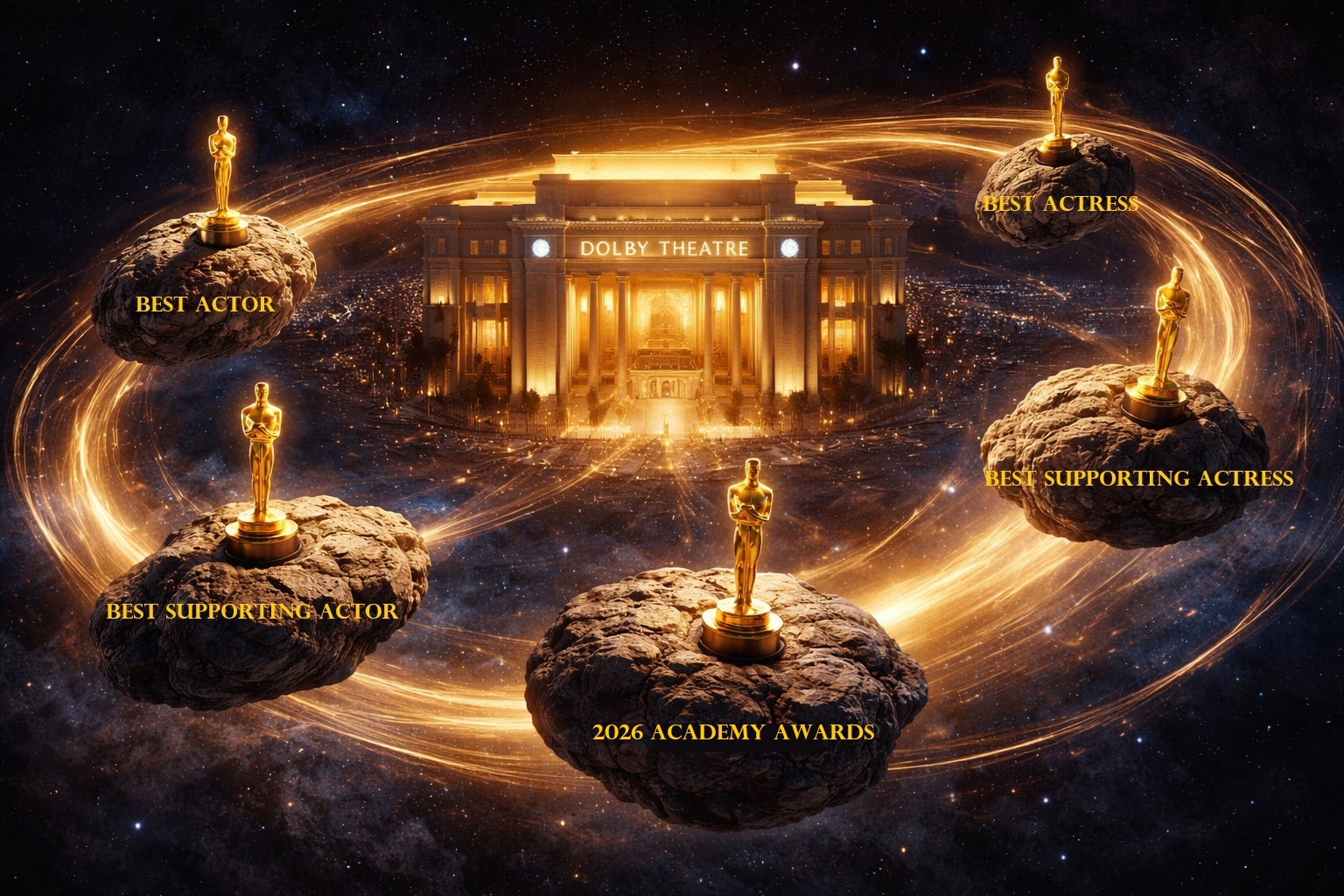Viewport: 1344px width, 896px height.
Task: Open the 2026 Academy Awards entry
Action: pyautogui.click(x=733, y=731)
